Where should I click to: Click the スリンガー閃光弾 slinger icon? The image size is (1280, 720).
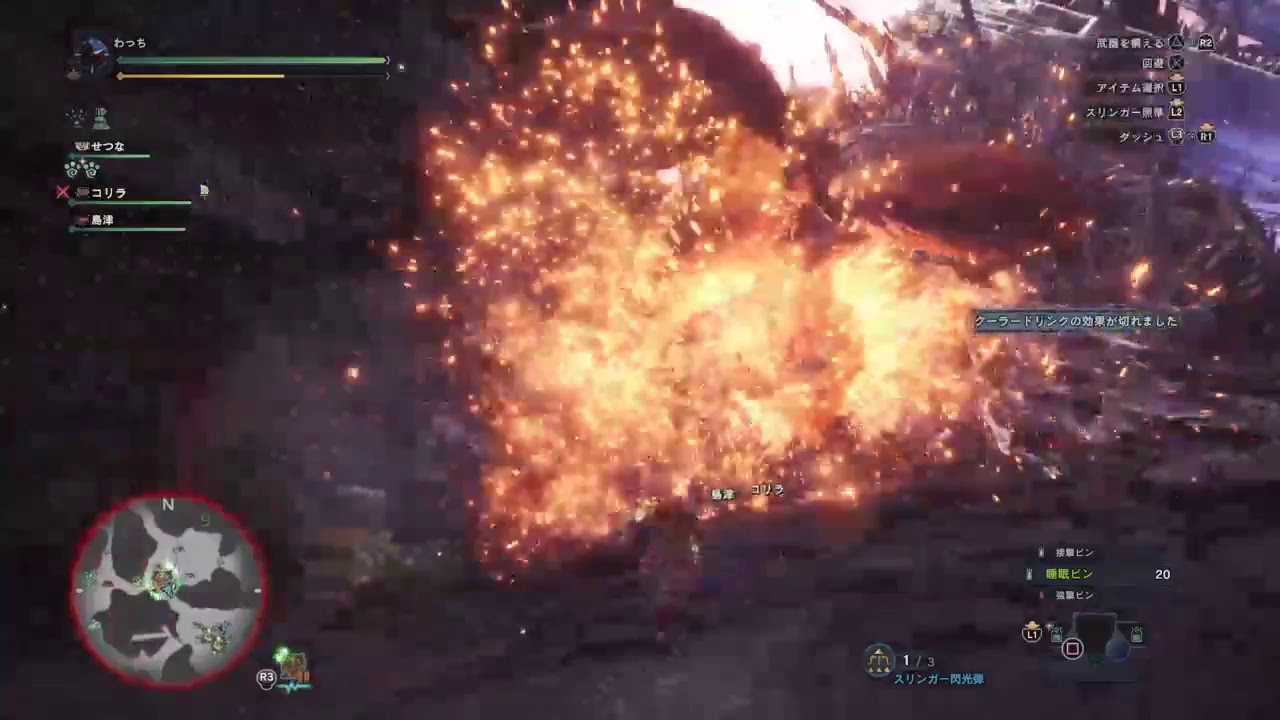[x=877, y=660]
